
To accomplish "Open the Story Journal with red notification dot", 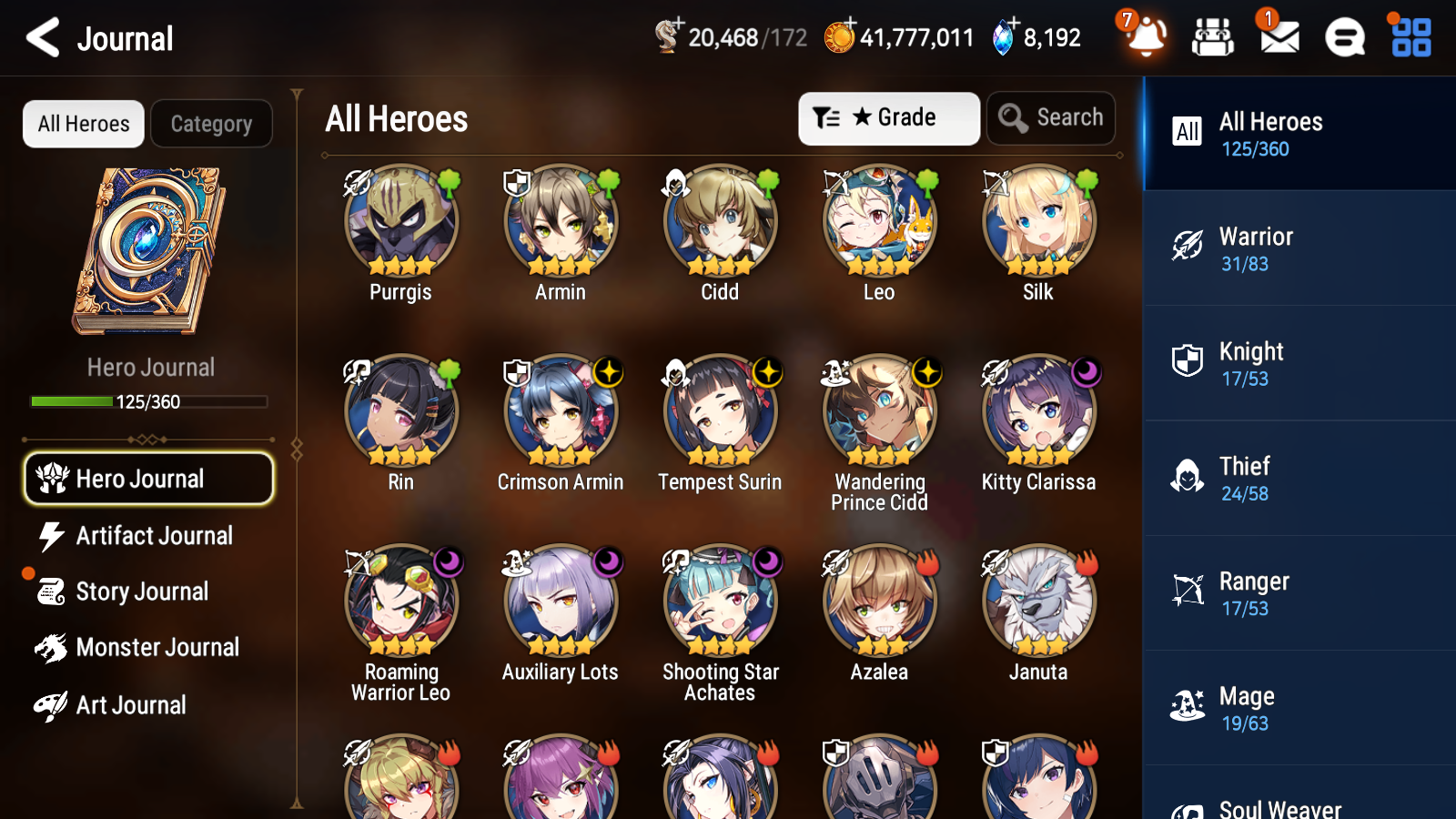I will coord(144,591).
